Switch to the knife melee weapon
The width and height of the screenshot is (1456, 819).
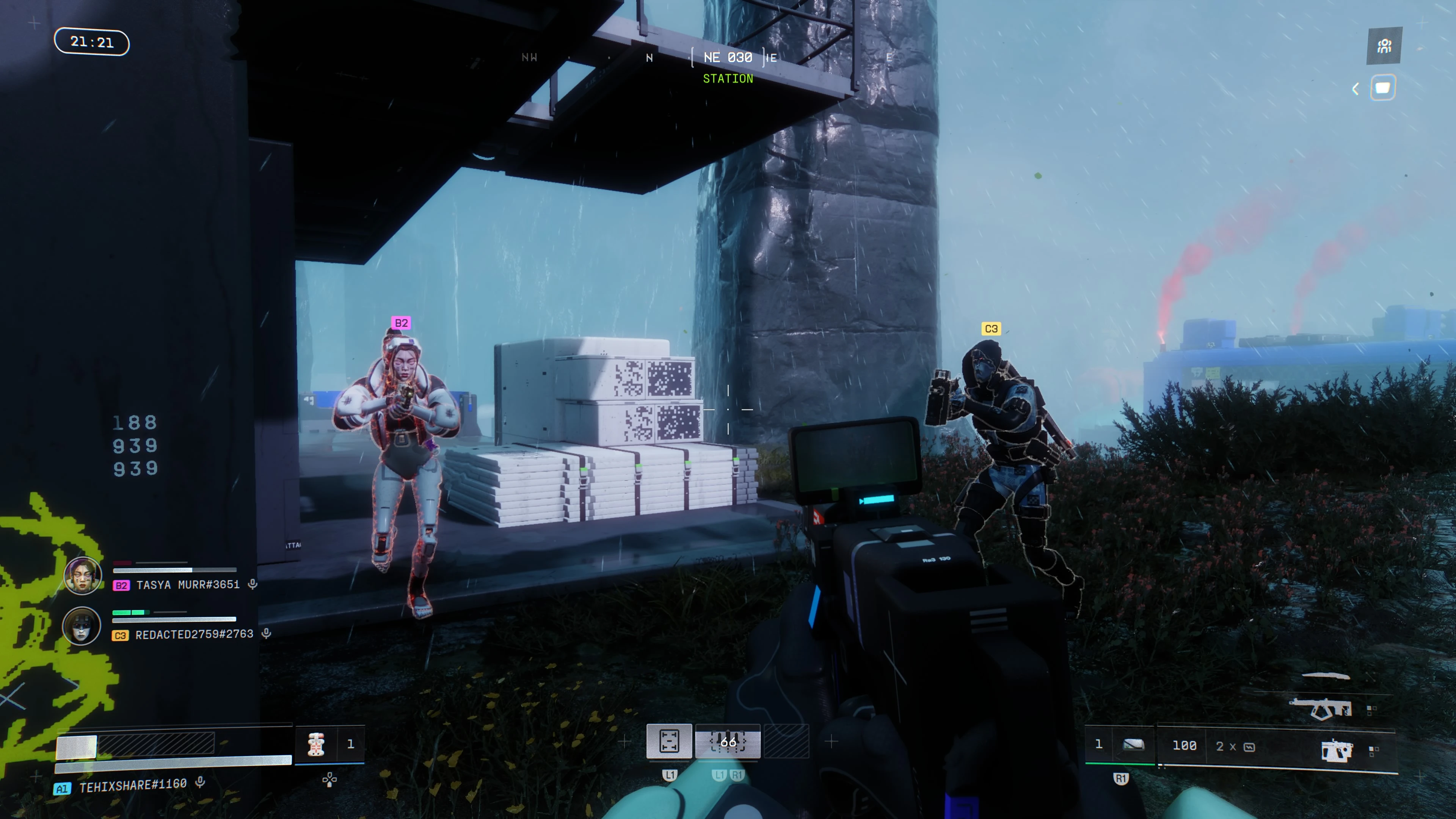click(x=1326, y=675)
